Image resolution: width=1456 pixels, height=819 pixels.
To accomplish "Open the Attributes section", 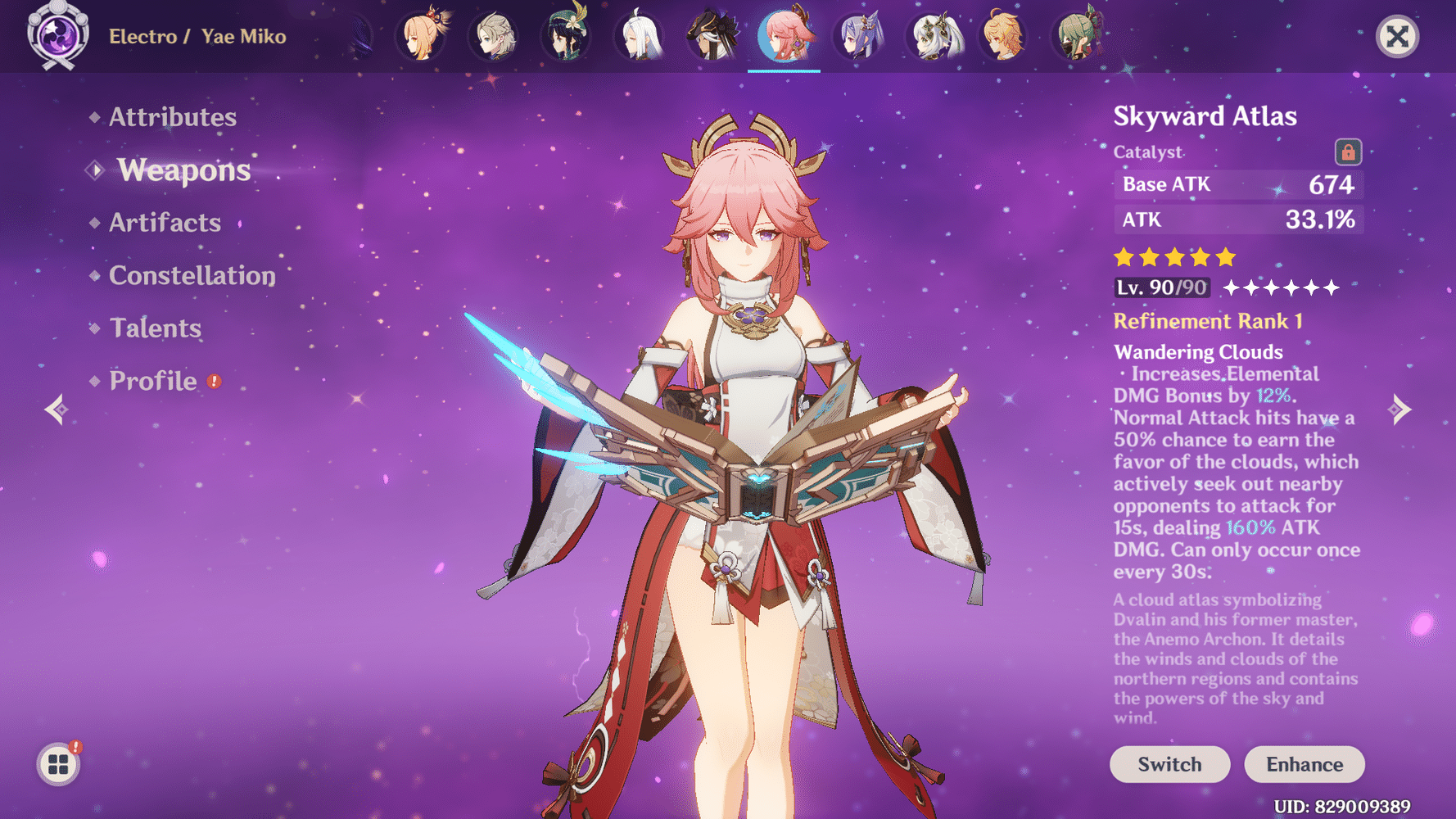I will pyautogui.click(x=172, y=117).
